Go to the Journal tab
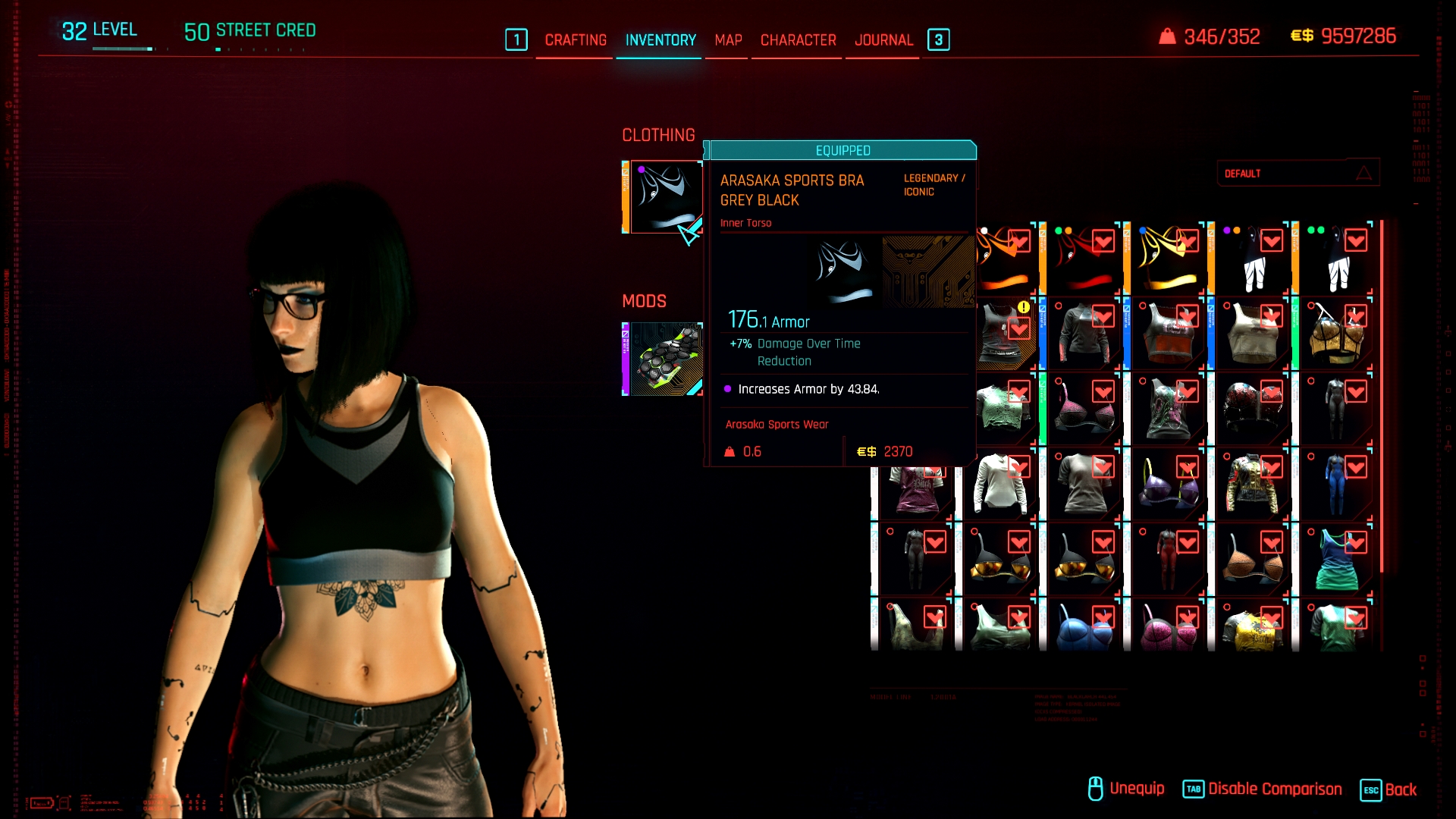Image resolution: width=1456 pixels, height=819 pixels. [883, 40]
